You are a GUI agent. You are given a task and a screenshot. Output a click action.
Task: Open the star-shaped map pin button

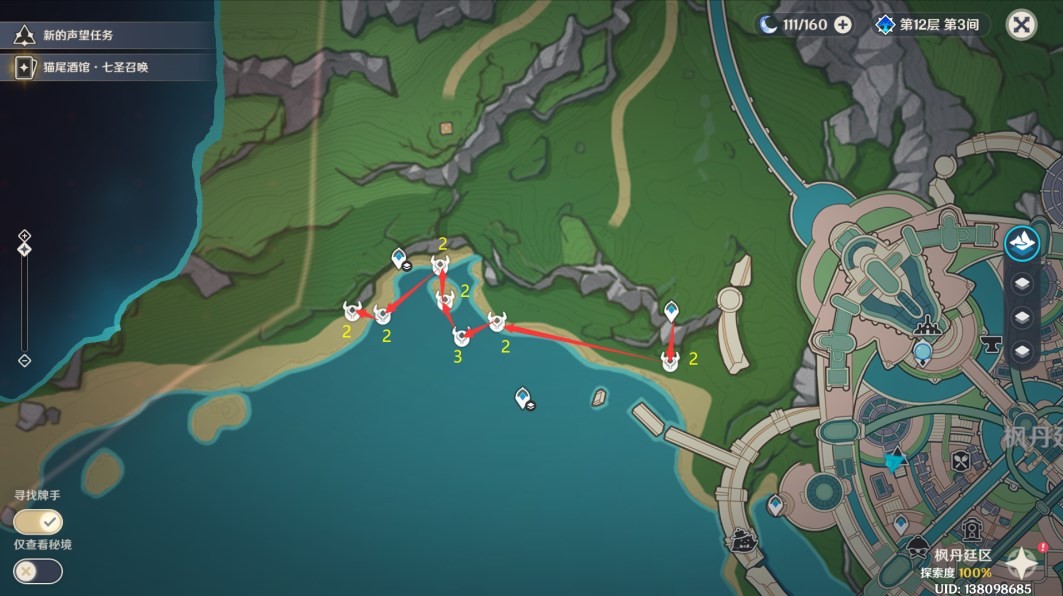tap(1021, 565)
